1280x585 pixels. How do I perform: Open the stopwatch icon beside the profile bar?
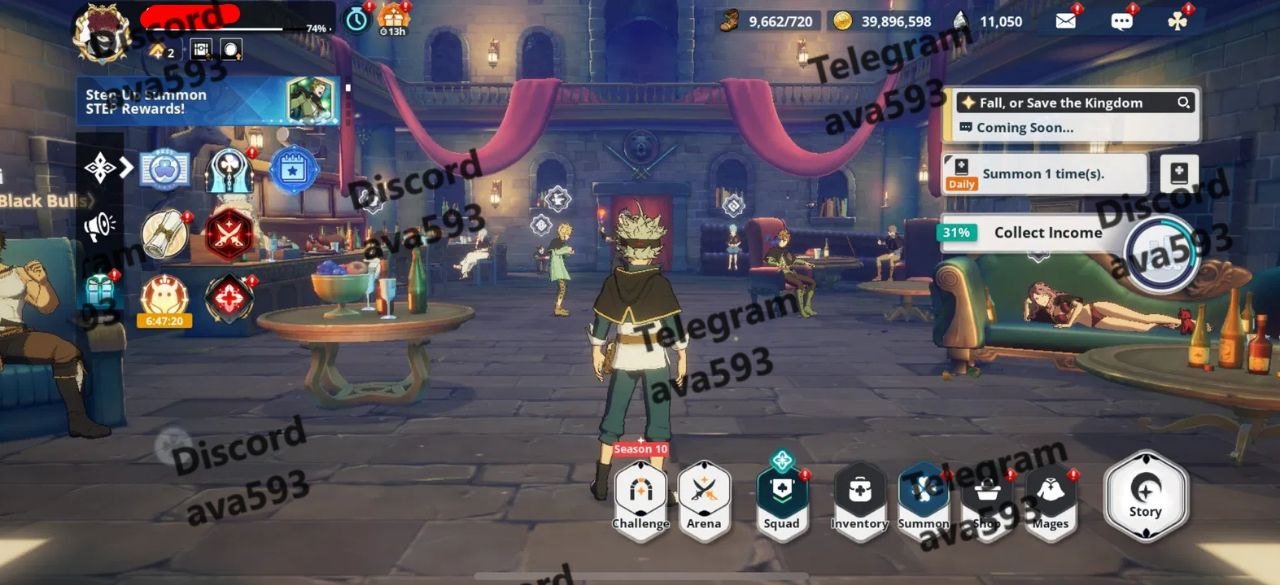(x=356, y=18)
